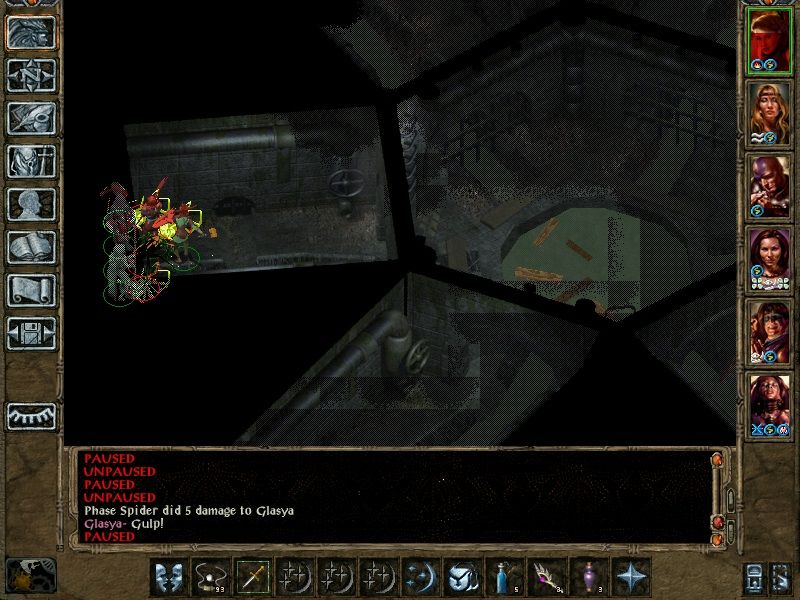
Task: Open the journal from the sidebar
Action: pyautogui.click(x=30, y=119)
